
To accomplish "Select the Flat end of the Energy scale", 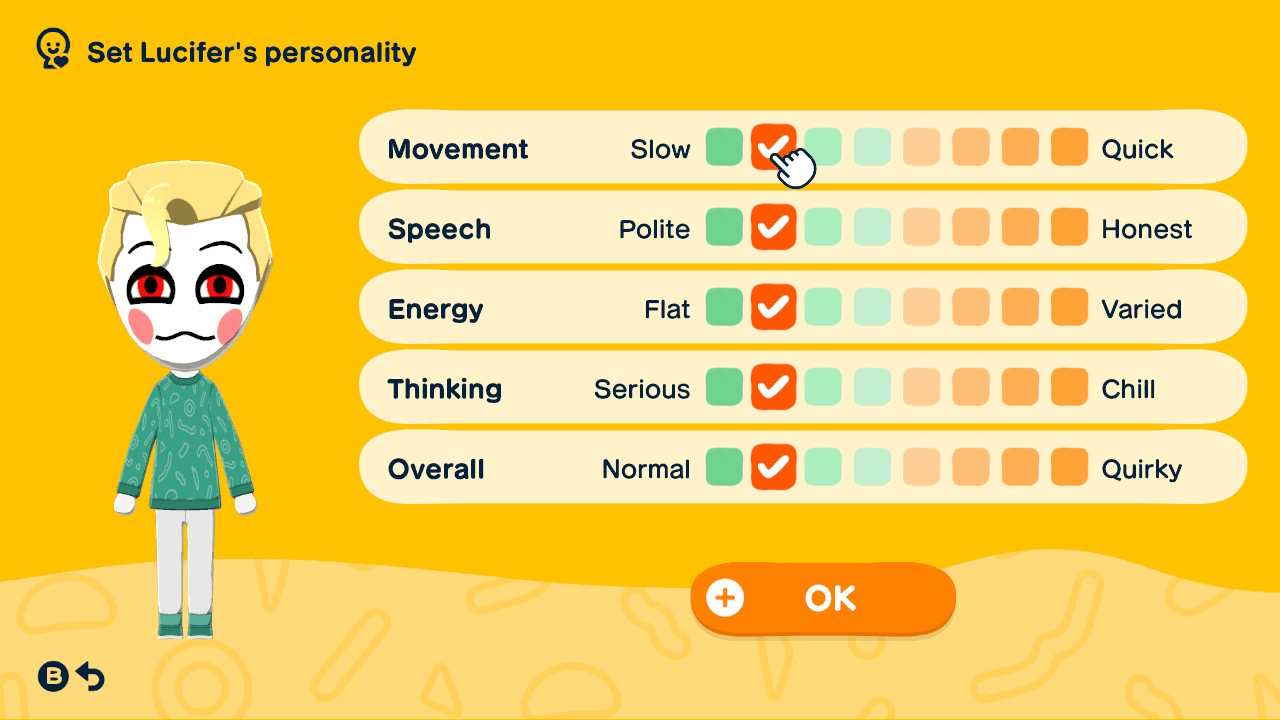I will point(724,308).
